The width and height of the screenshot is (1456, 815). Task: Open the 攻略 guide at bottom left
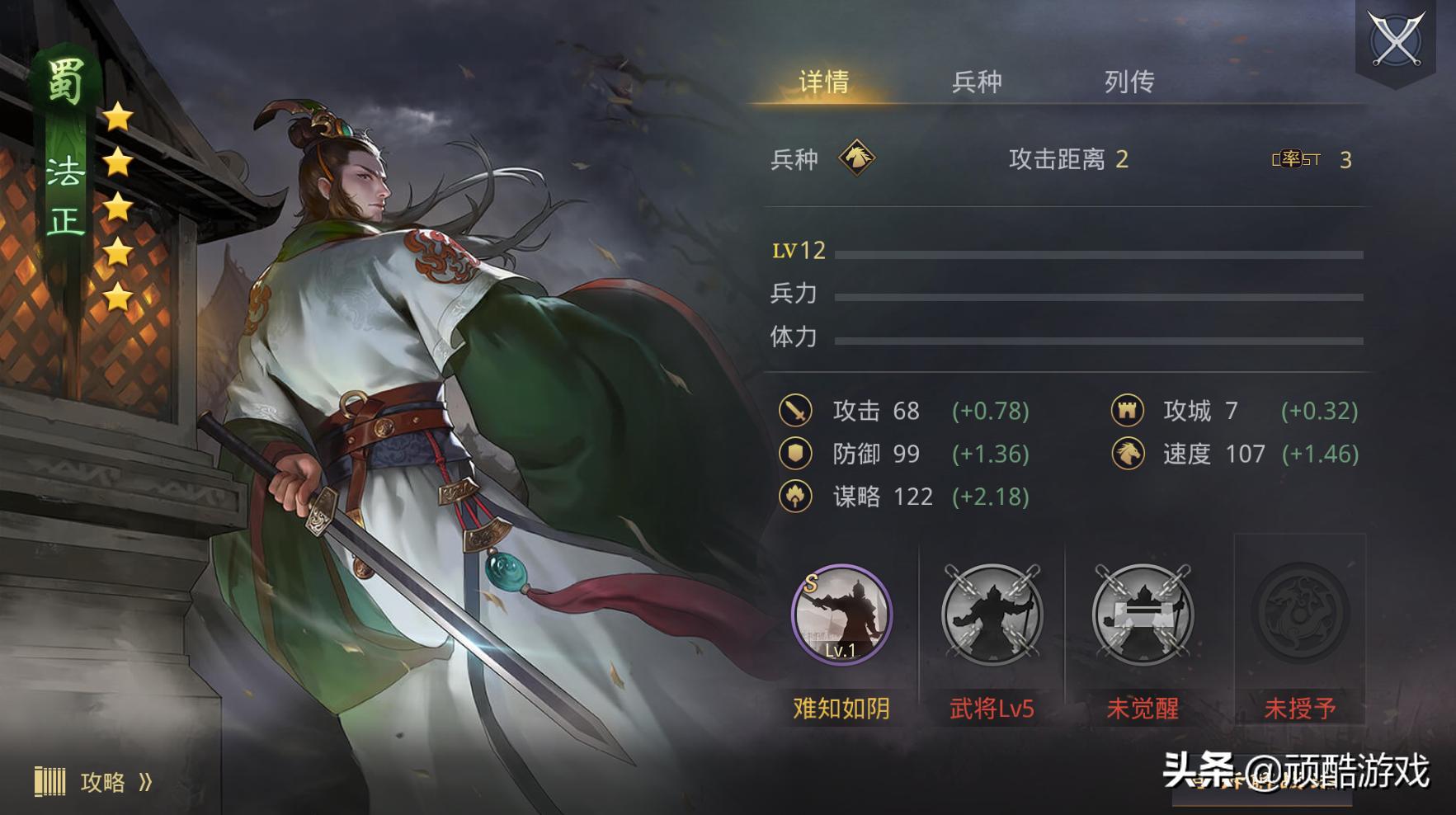[x=104, y=782]
